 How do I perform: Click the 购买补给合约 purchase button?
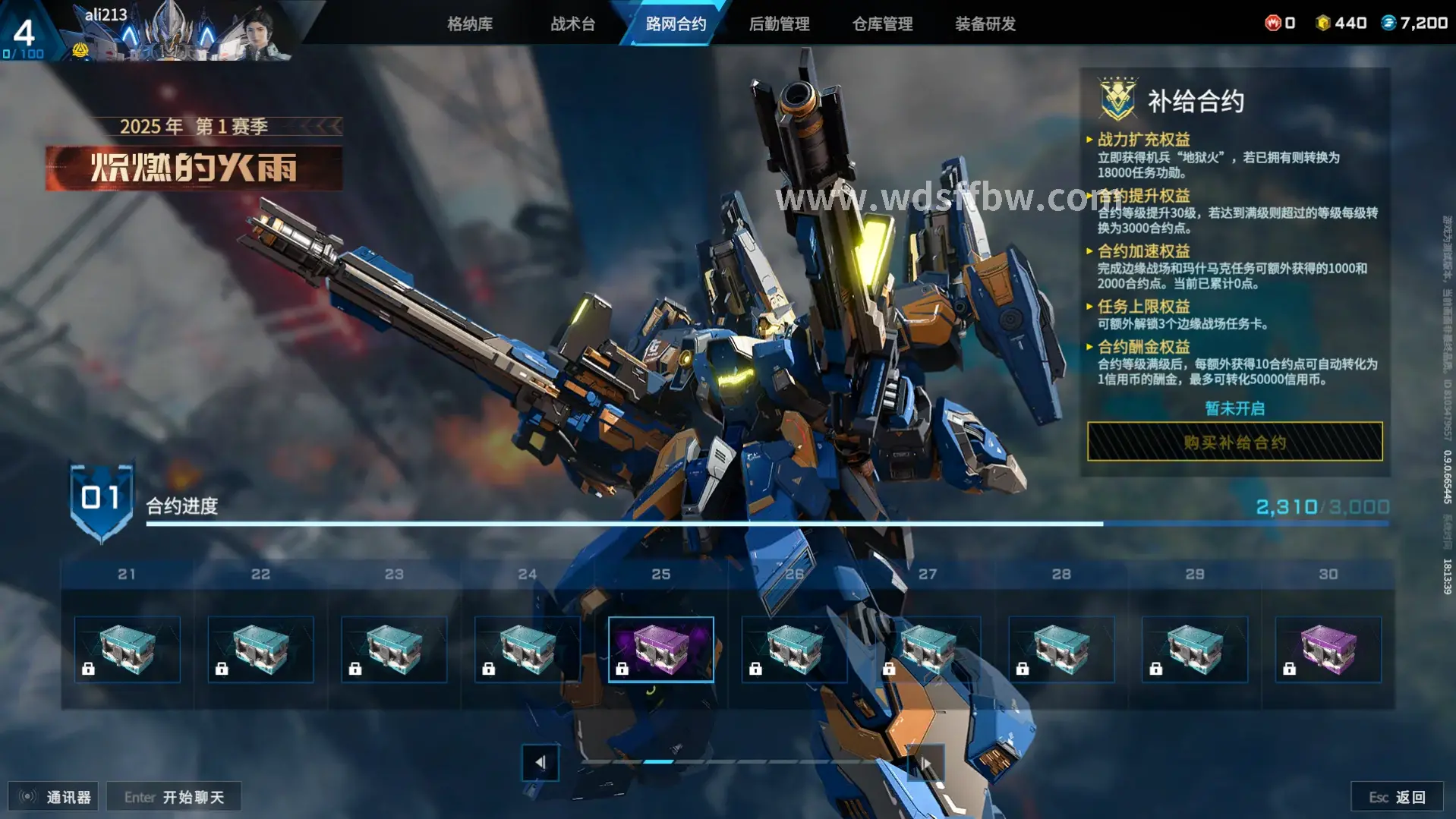click(x=1234, y=442)
